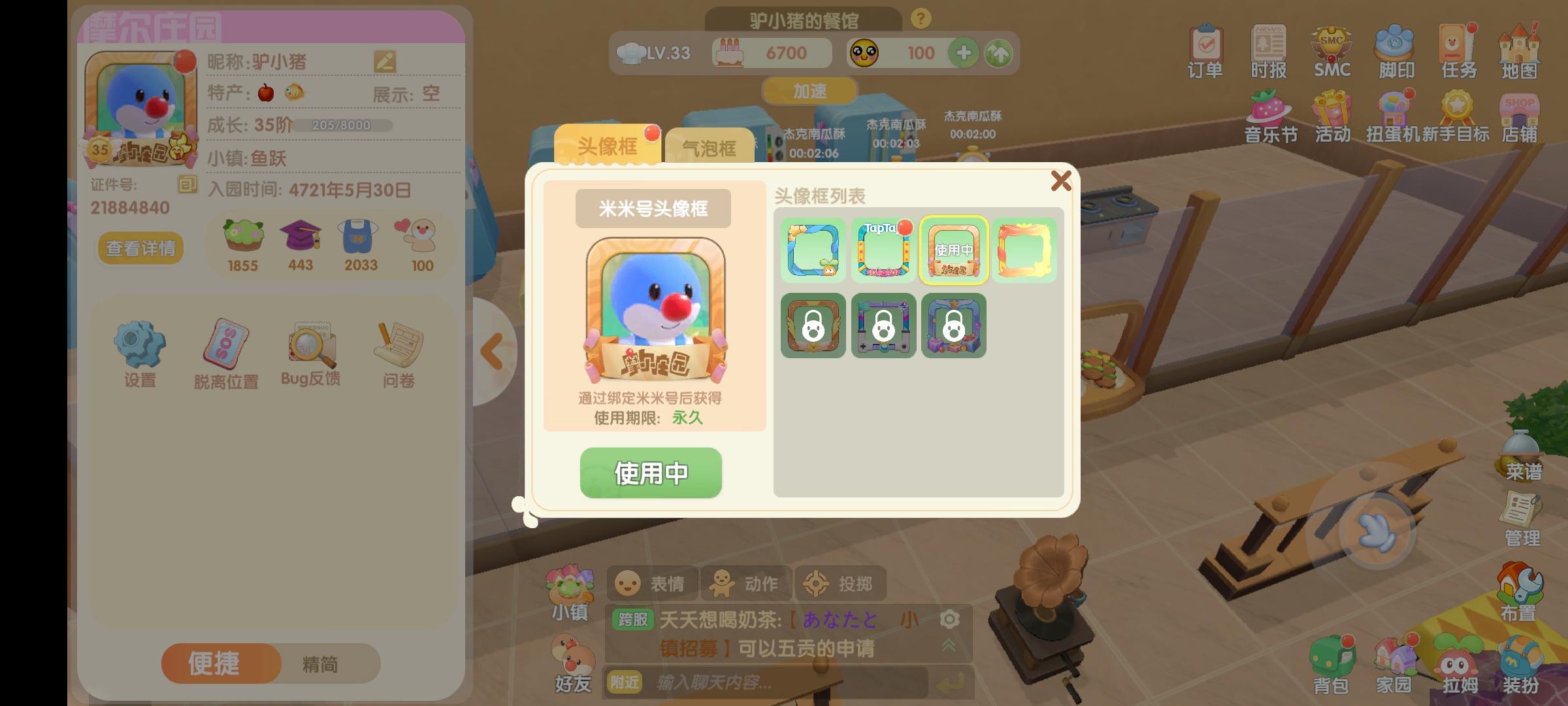The width and height of the screenshot is (1568, 706).
Task: Select a locked avatar frame slot
Action: pos(812,327)
